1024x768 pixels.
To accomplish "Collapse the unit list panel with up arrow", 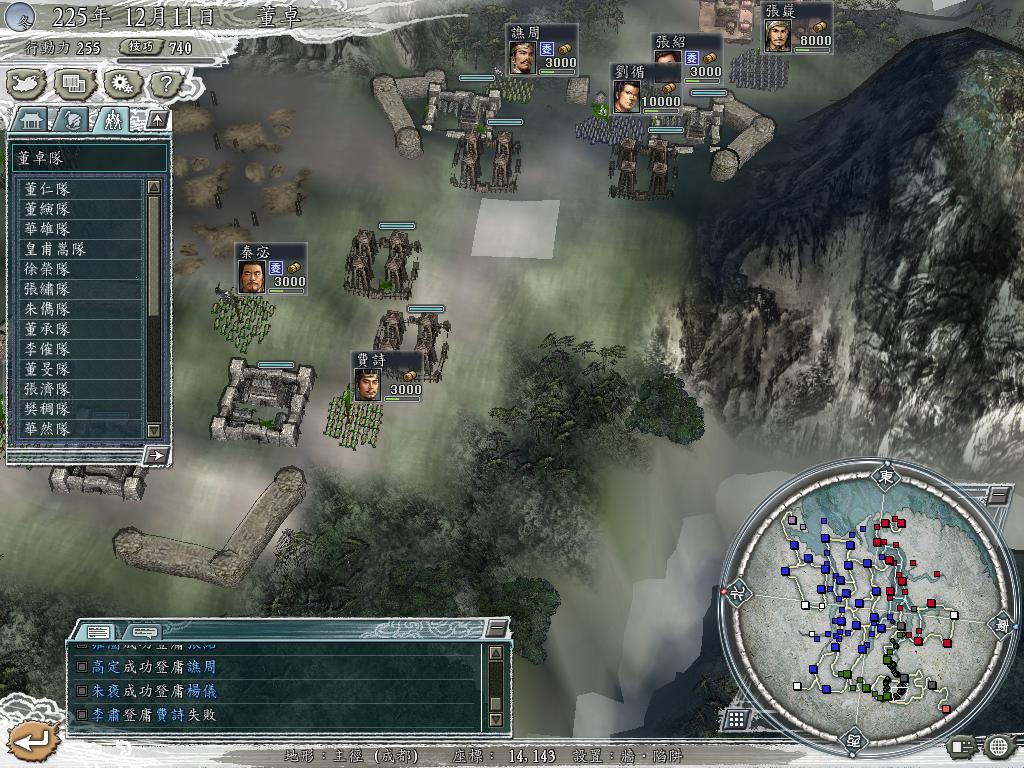I will coord(157,120).
